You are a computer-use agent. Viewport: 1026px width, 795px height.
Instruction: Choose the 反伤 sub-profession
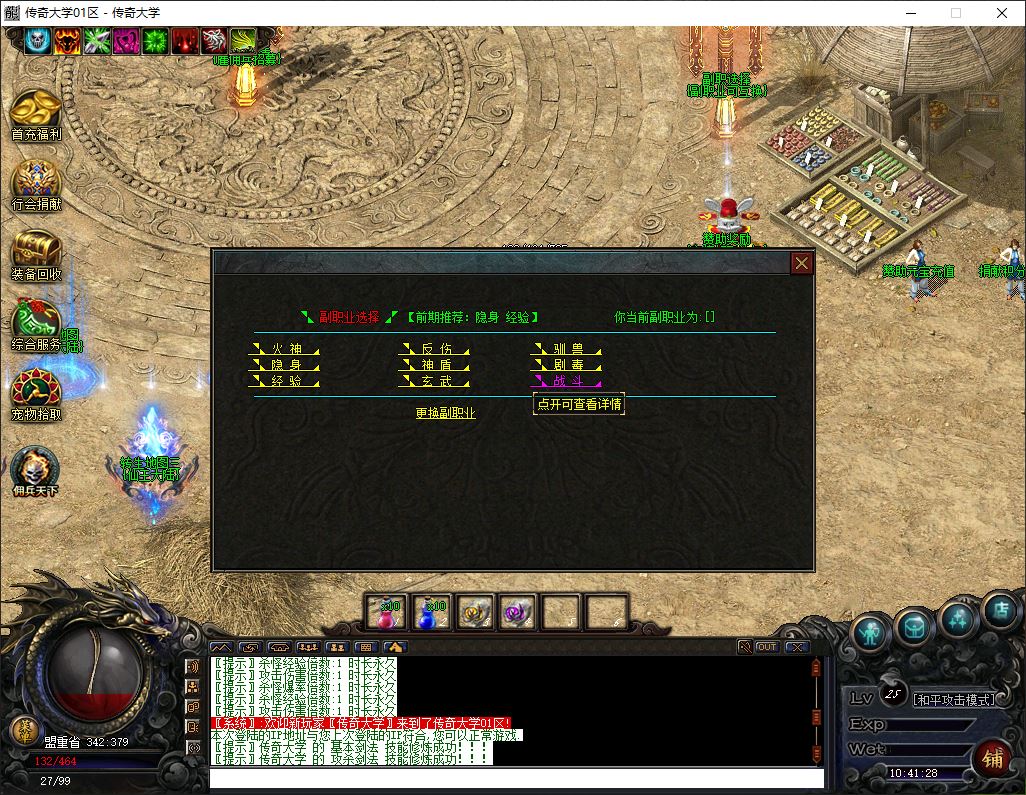click(x=435, y=349)
